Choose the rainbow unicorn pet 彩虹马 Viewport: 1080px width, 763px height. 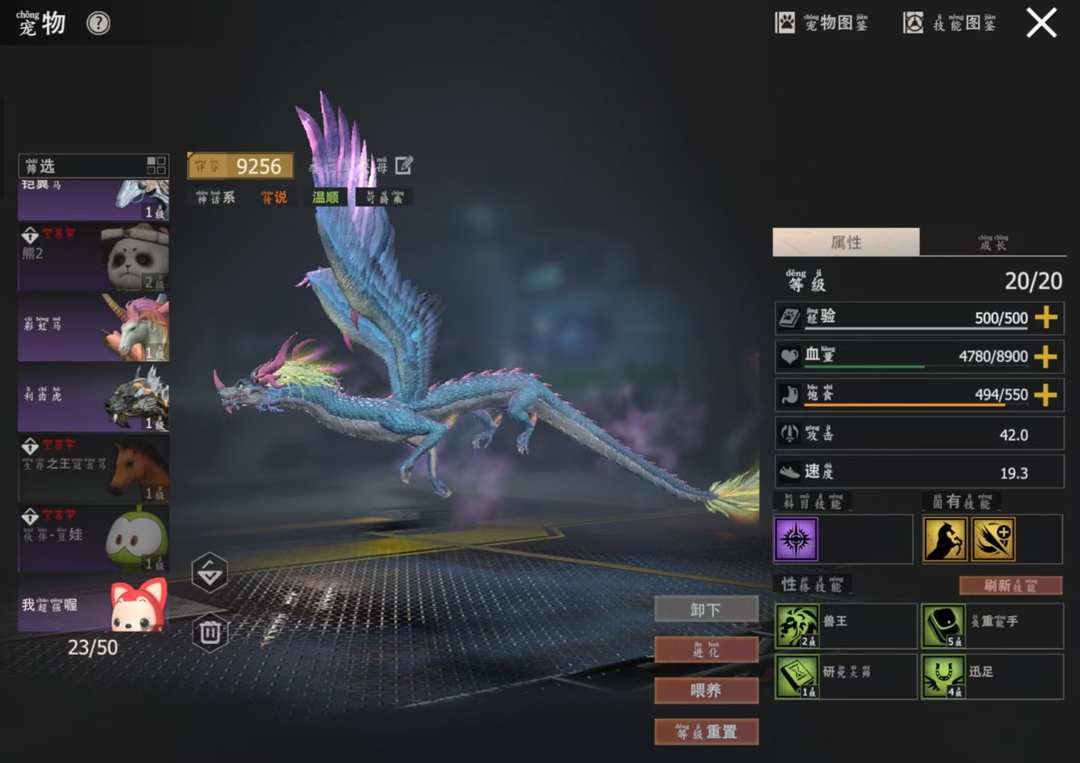[x=93, y=327]
